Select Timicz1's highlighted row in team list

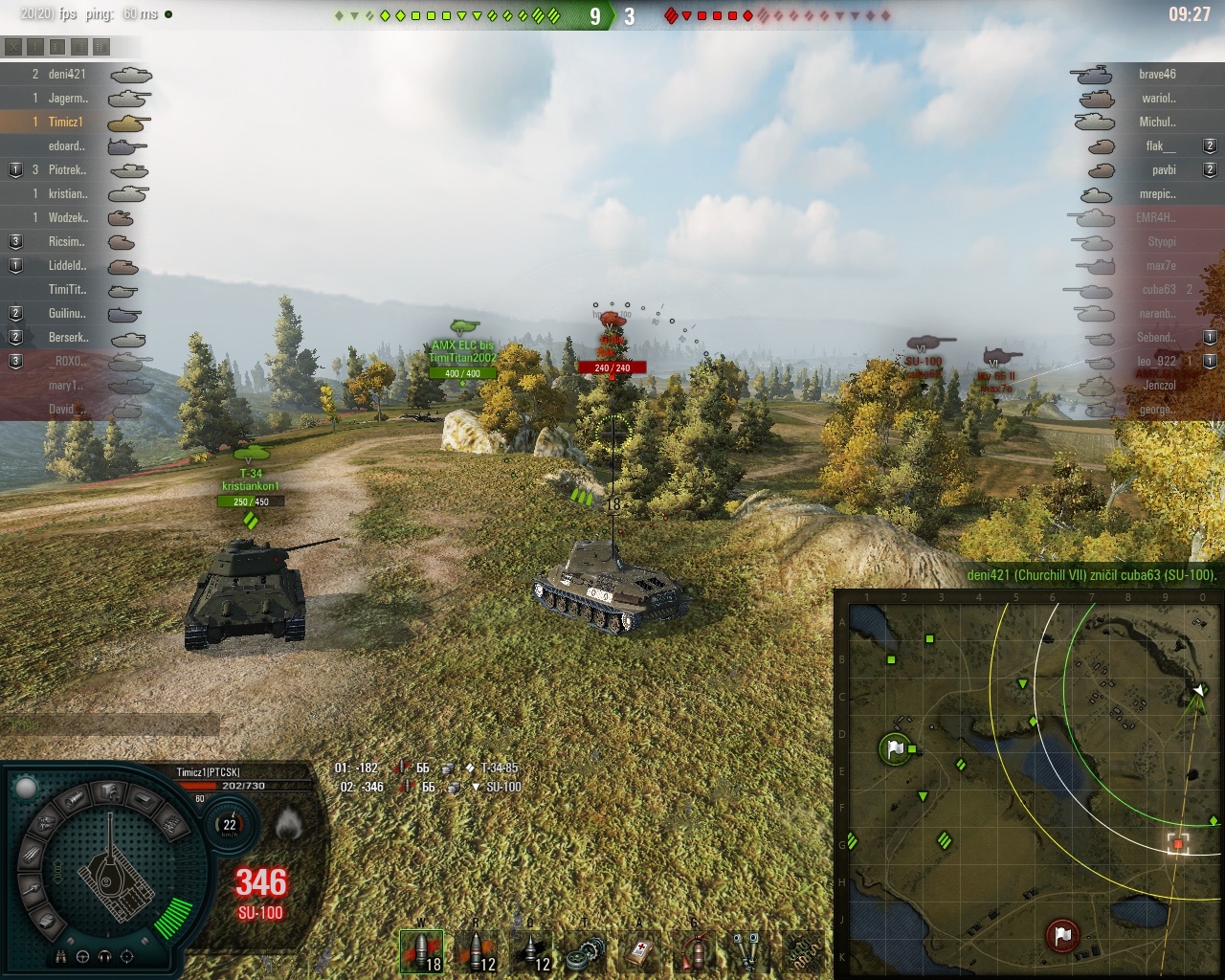pyautogui.click(x=65, y=122)
